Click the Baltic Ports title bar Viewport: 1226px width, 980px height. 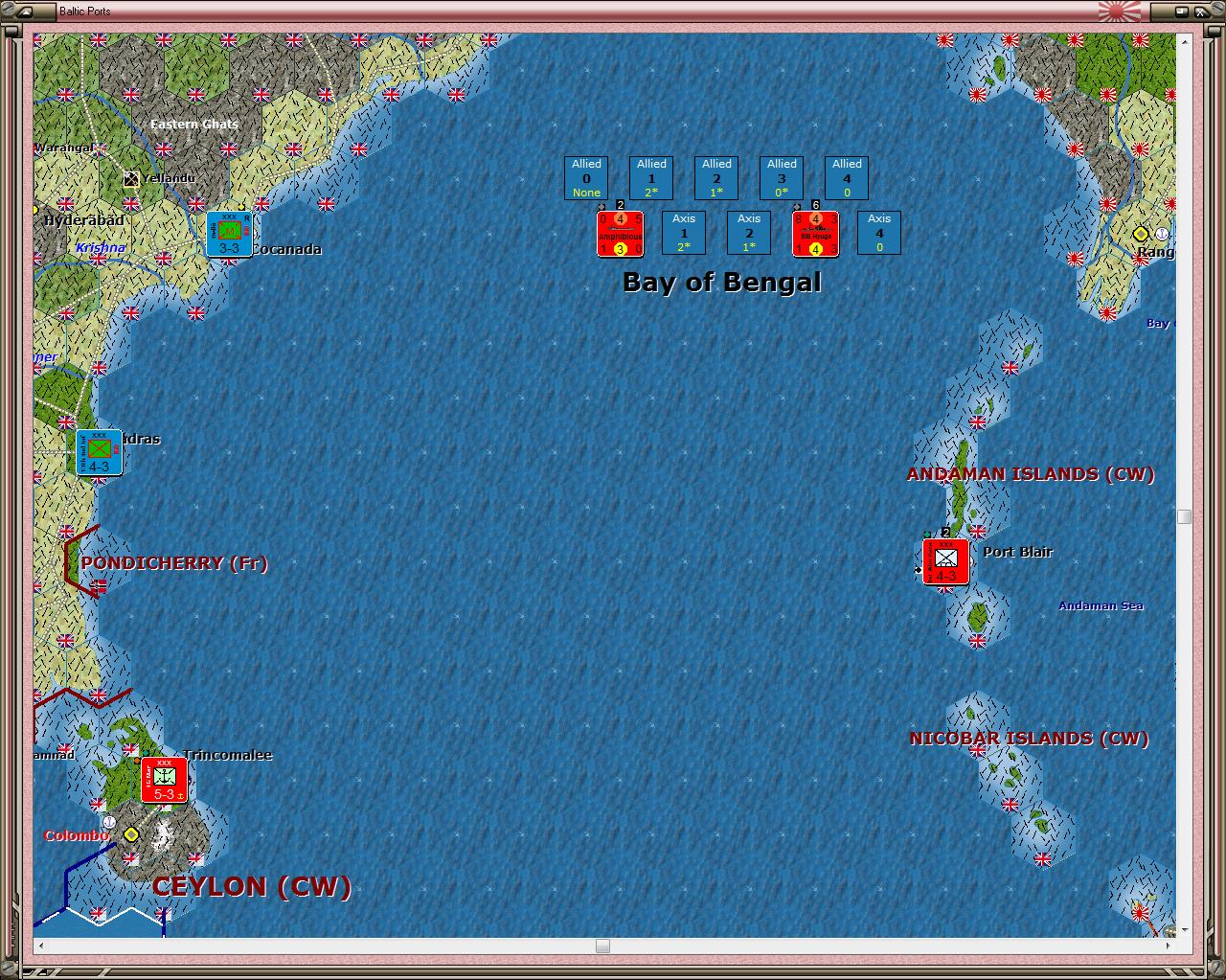click(x=82, y=11)
